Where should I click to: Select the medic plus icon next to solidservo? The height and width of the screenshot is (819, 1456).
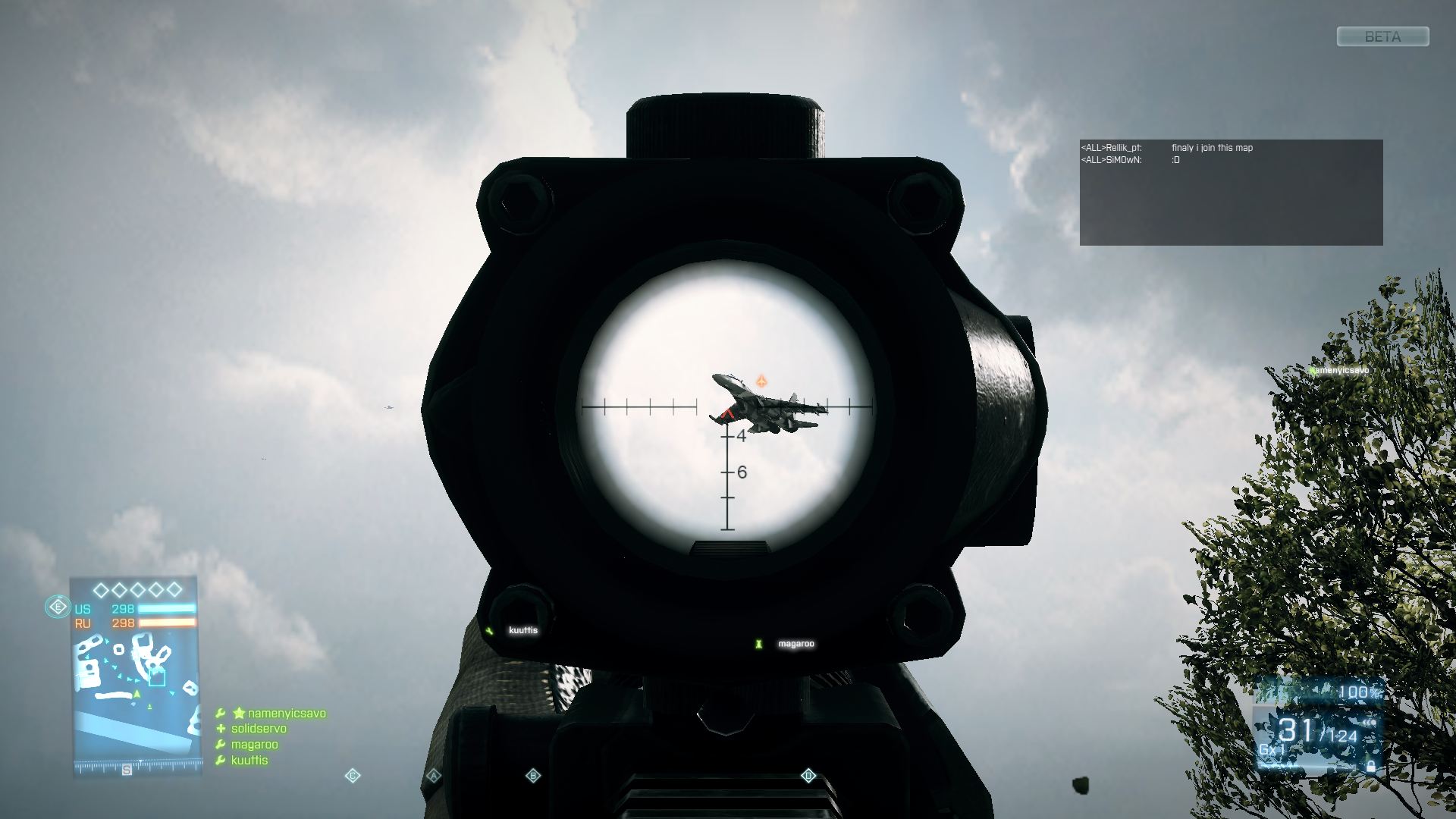[x=221, y=729]
